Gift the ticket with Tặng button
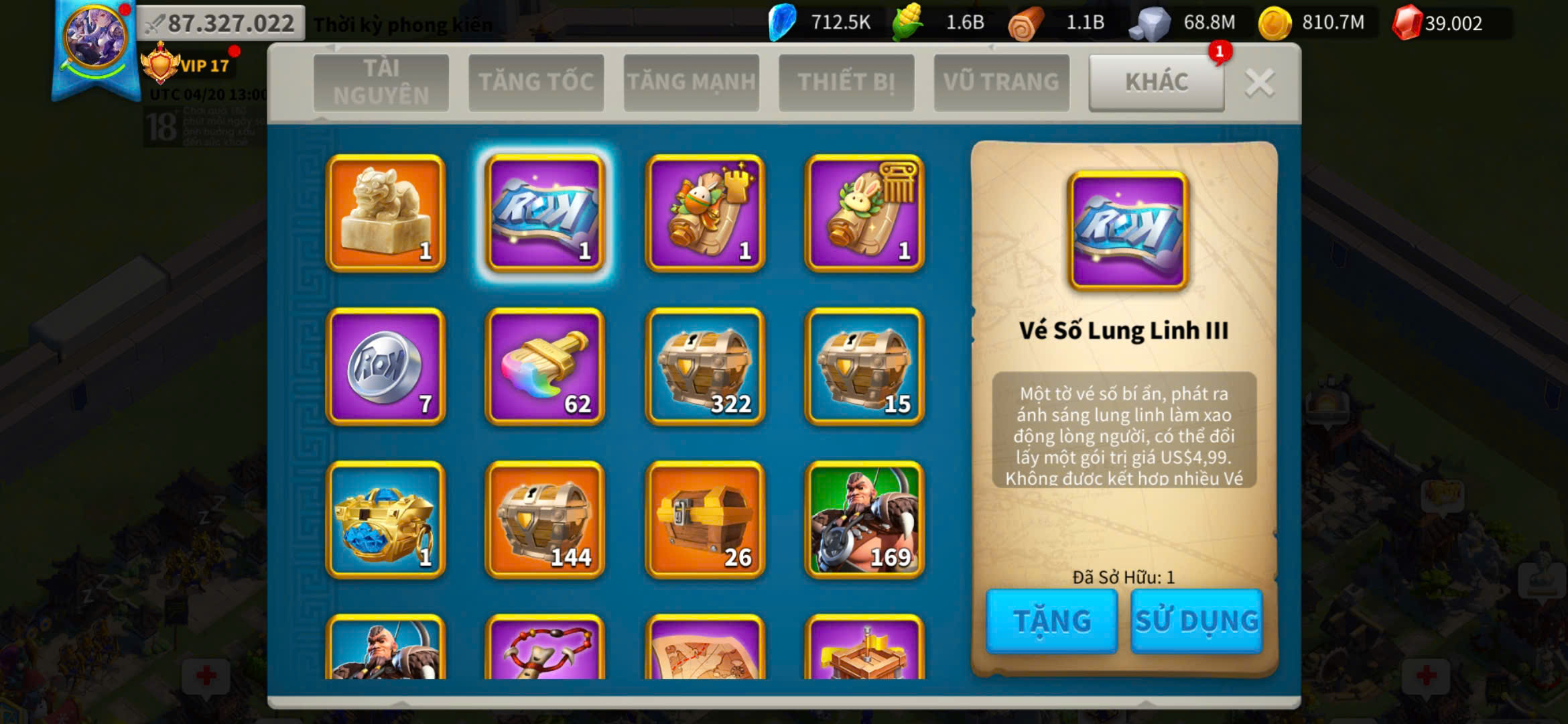The image size is (1568, 724). pyautogui.click(x=1051, y=621)
